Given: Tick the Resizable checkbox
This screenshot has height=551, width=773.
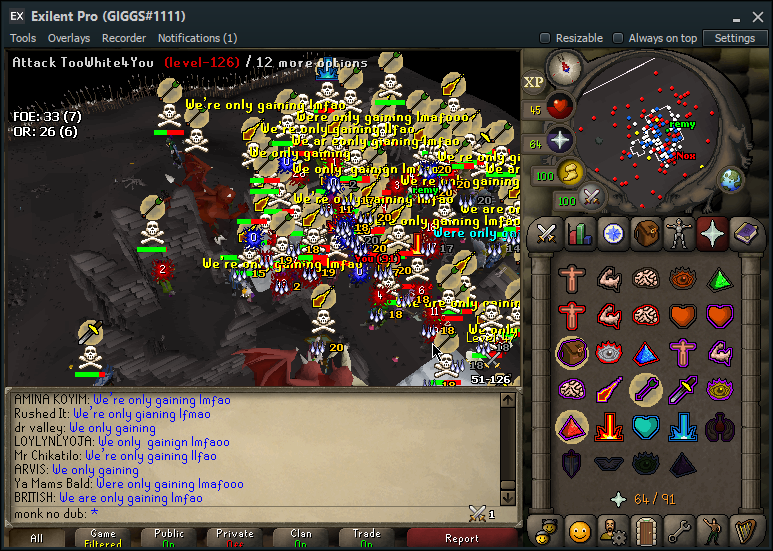Looking at the screenshot, I should (545, 38).
